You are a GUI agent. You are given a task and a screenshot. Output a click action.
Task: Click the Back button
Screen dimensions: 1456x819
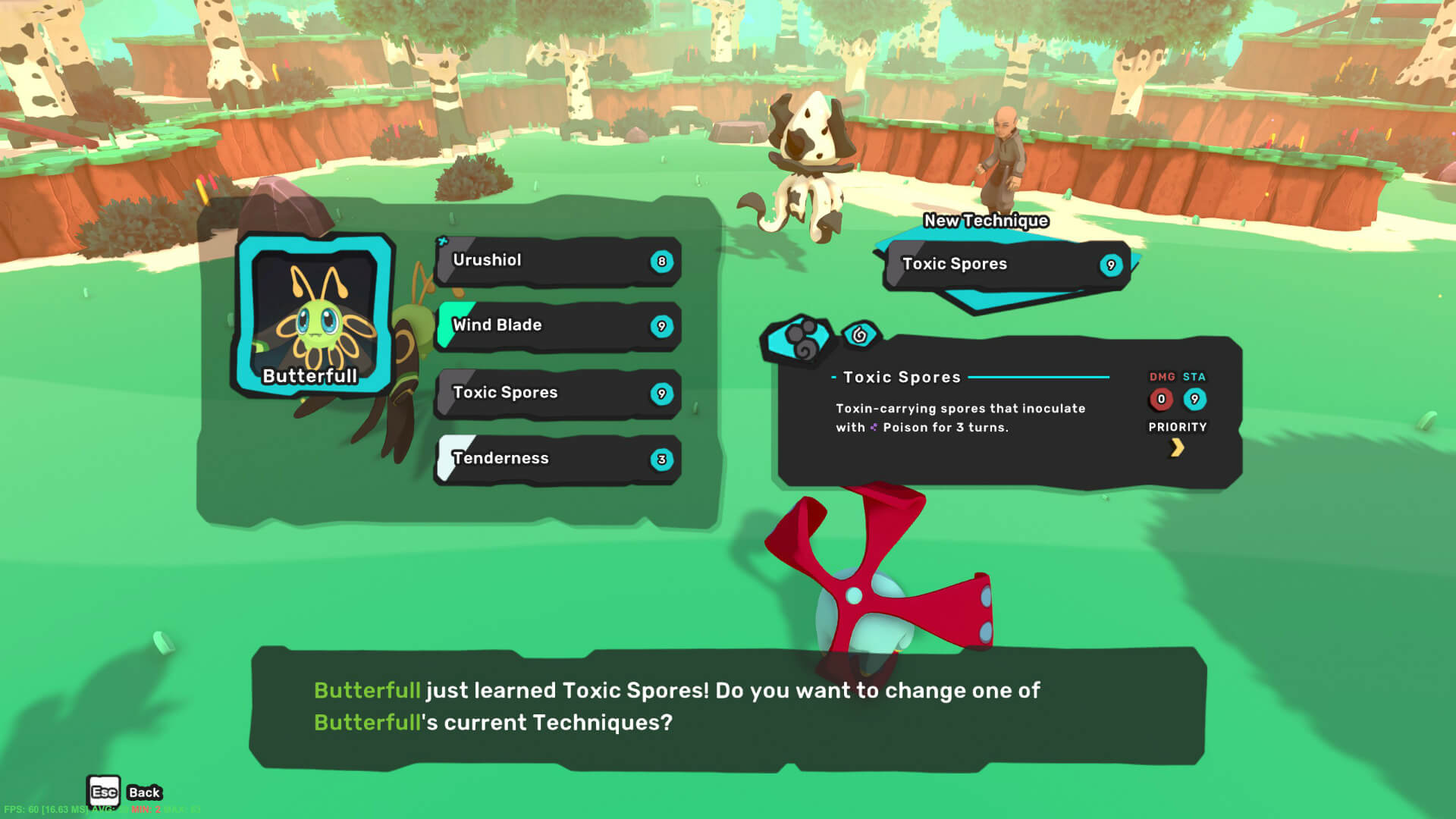click(x=143, y=792)
